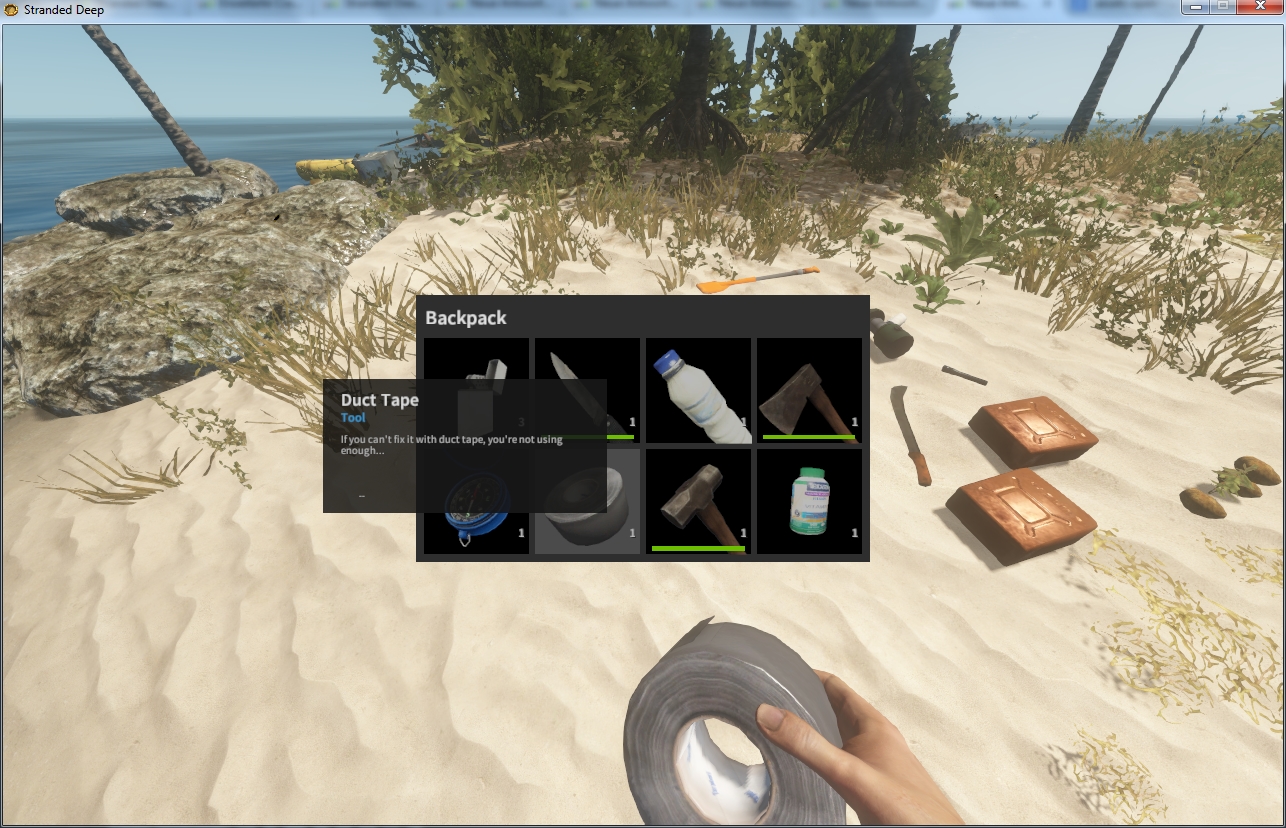This screenshot has width=1286, height=828.
Task: Choose the hammer in the backpack
Action: pos(698,501)
